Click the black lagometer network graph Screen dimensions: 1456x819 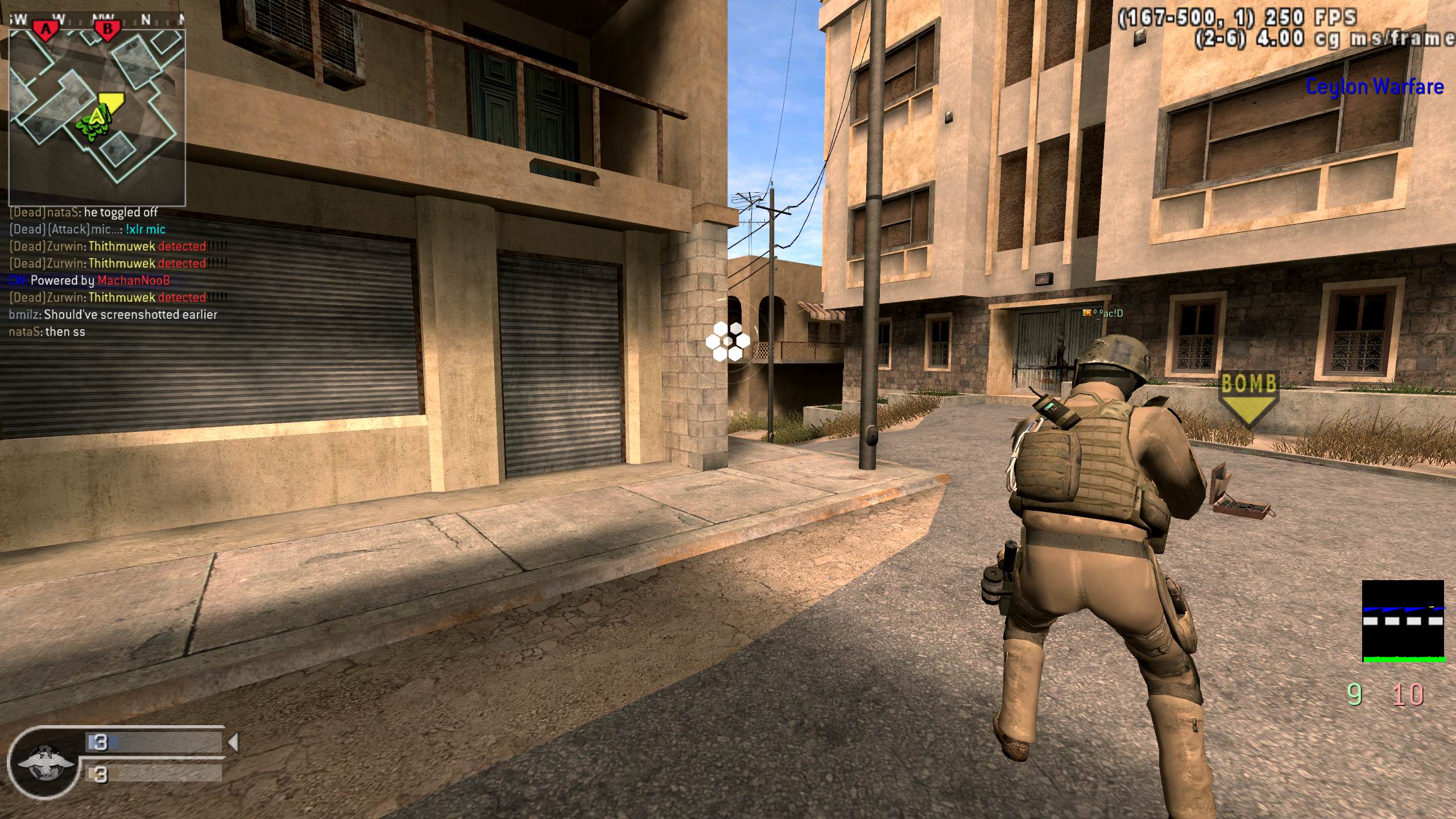tap(1403, 621)
